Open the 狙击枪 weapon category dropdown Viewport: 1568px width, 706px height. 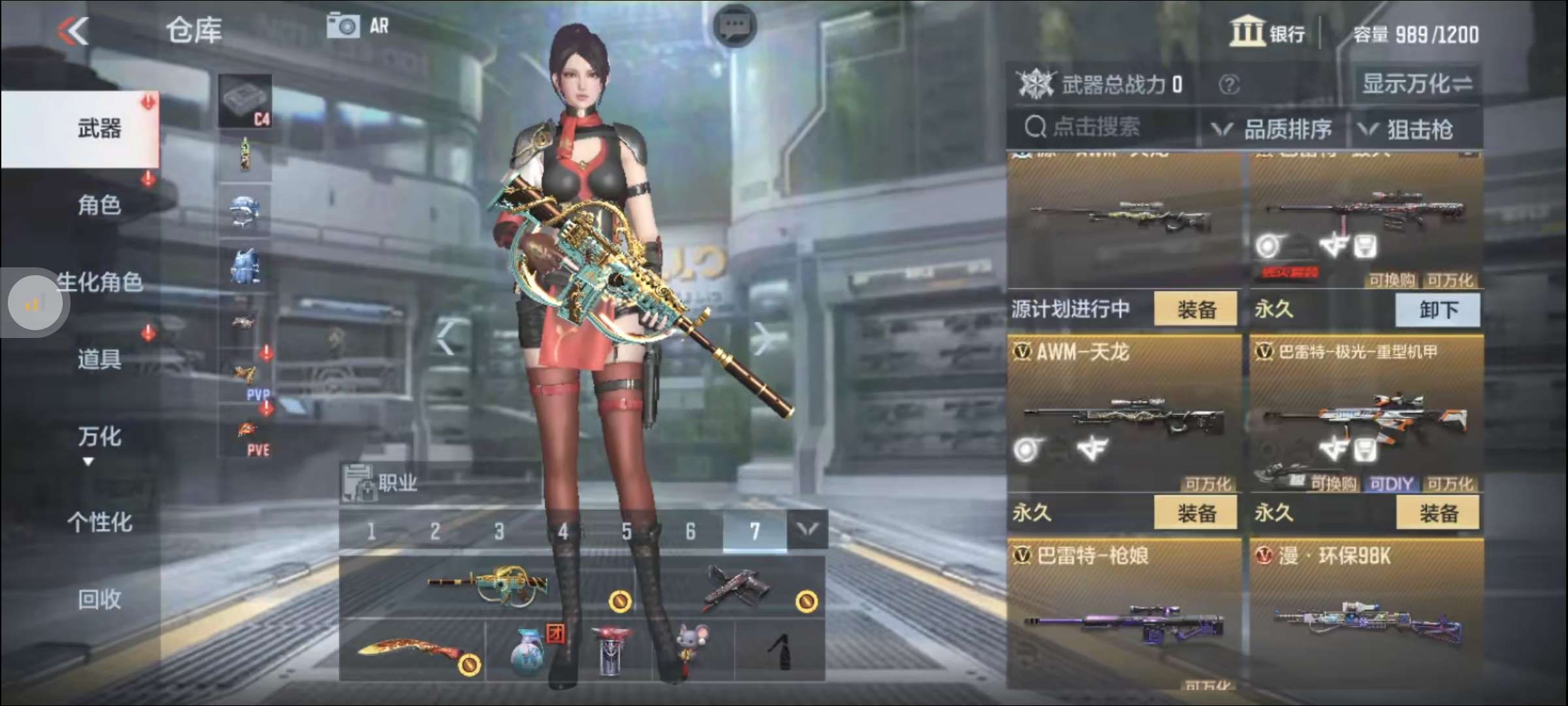pos(1418,129)
